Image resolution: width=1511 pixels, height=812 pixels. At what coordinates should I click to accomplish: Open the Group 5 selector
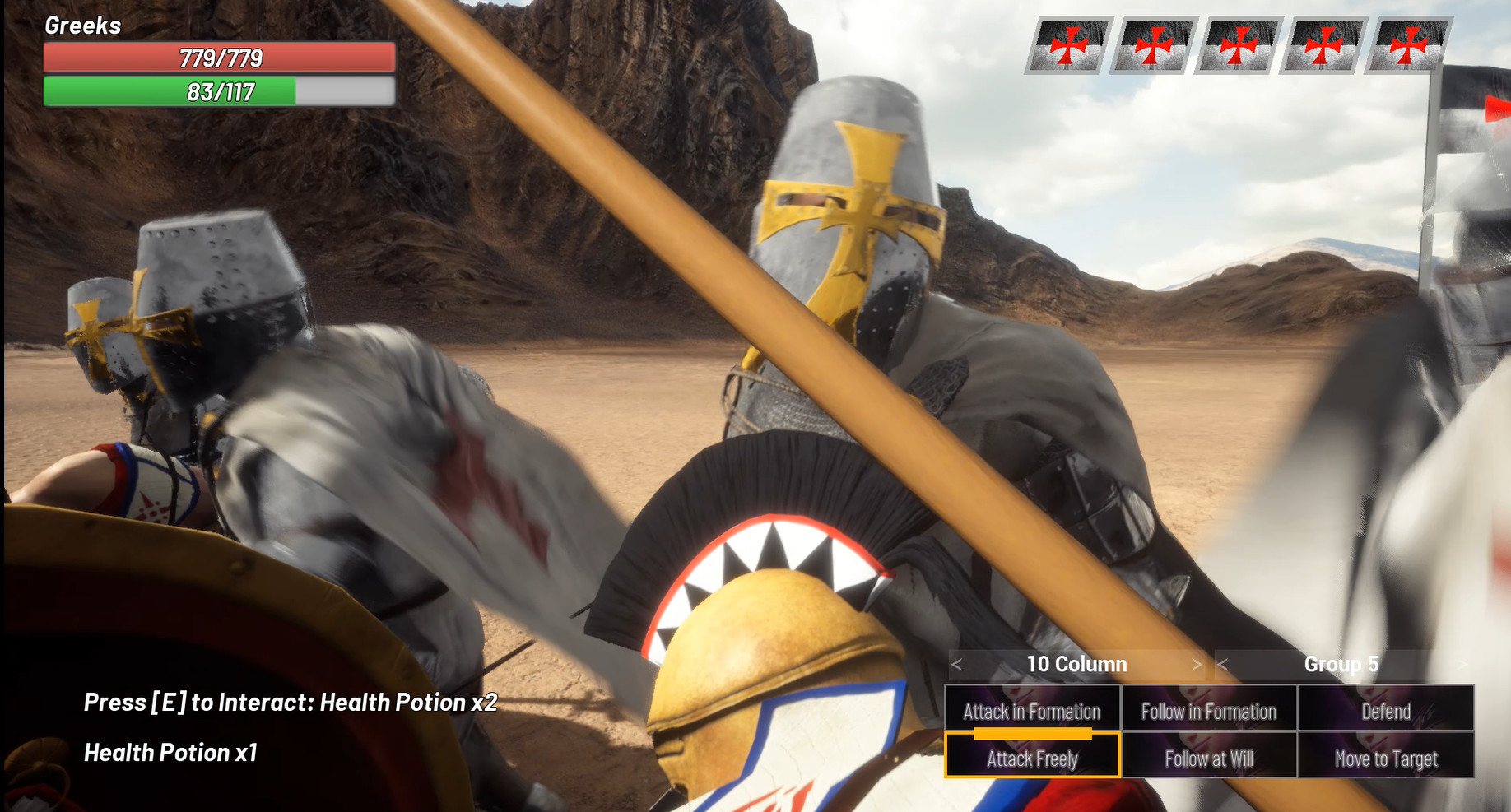pos(1342,665)
